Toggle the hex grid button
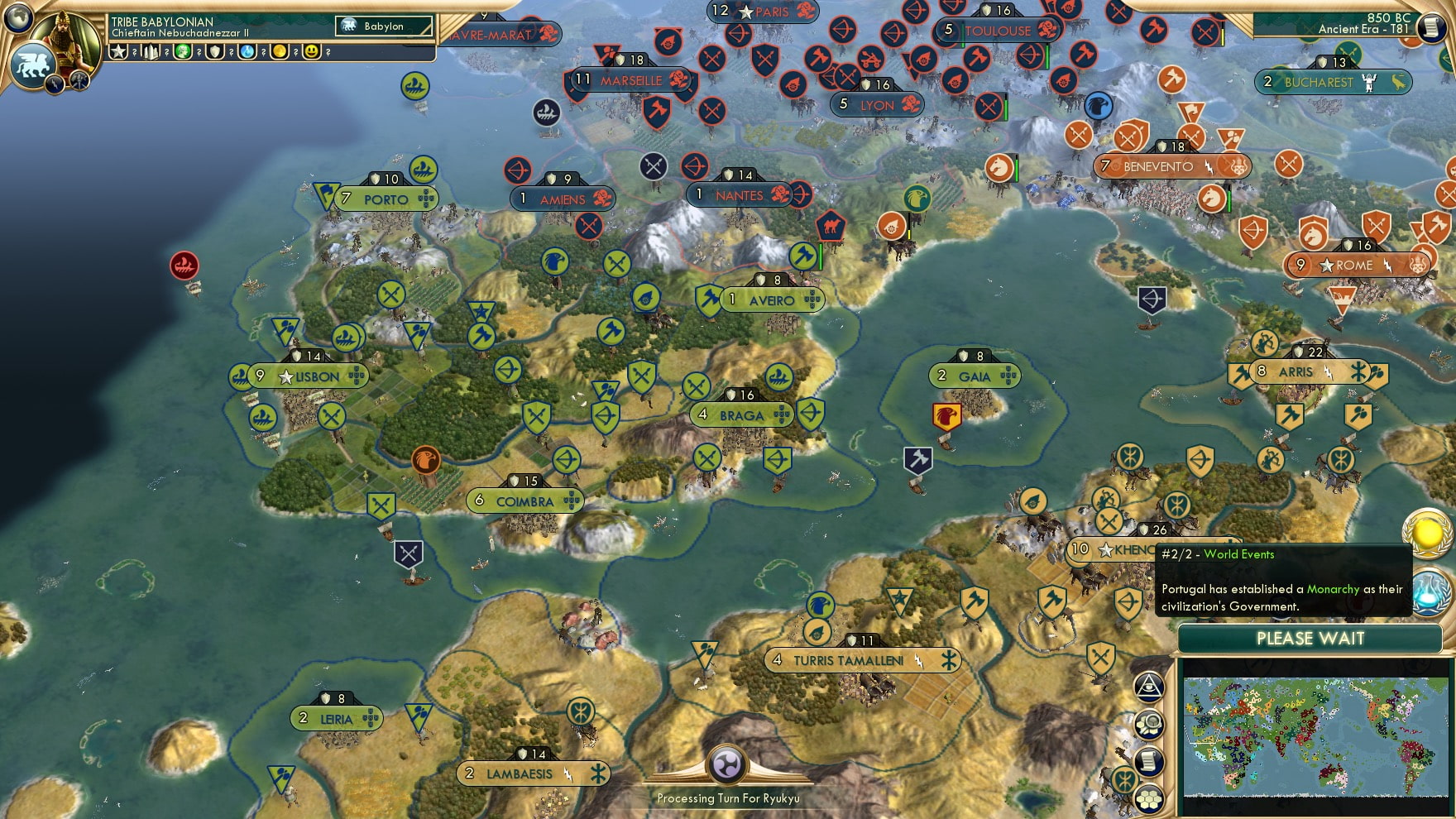 coord(1148,798)
